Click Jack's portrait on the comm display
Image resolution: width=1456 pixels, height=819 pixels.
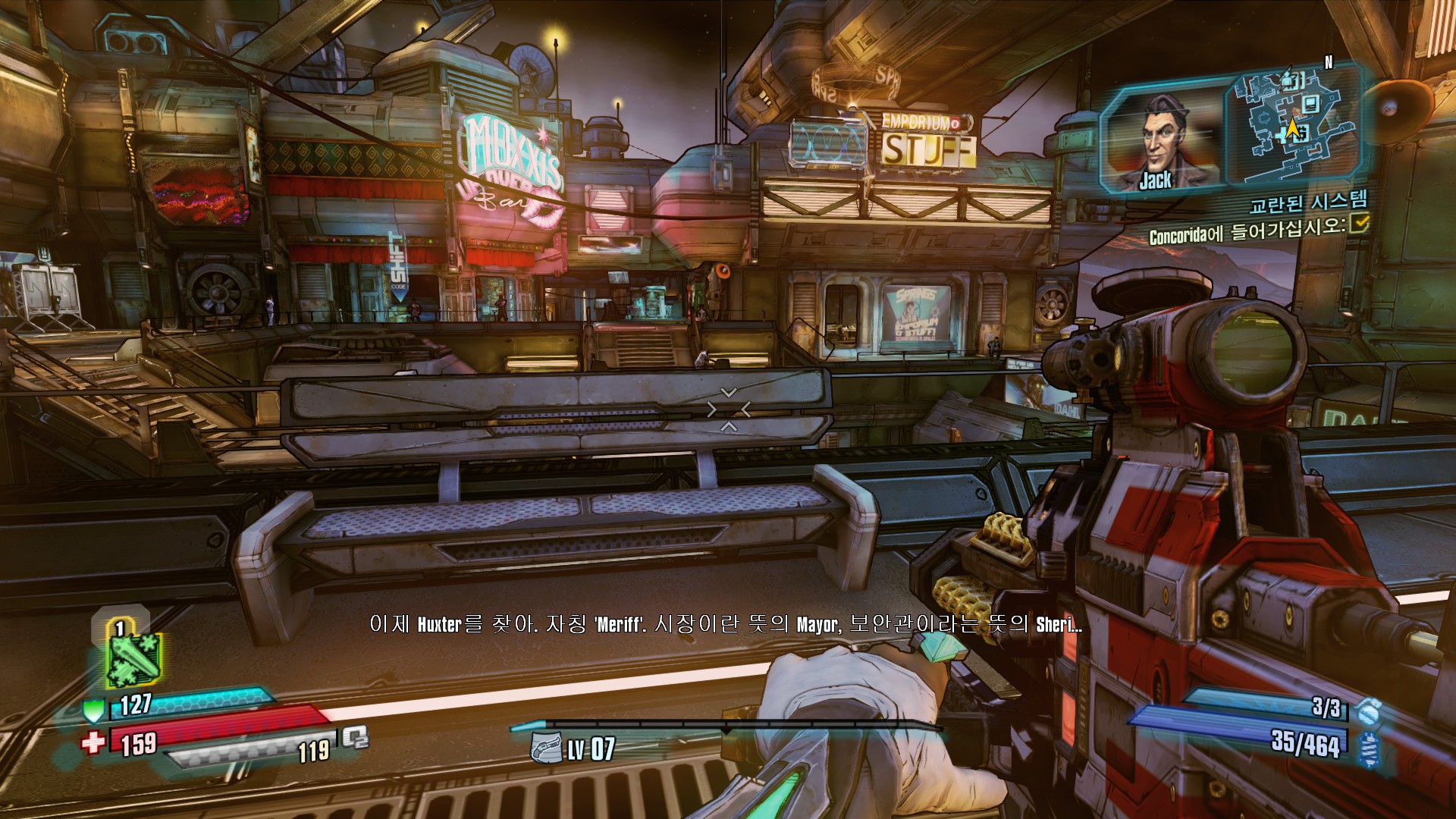point(1159,142)
